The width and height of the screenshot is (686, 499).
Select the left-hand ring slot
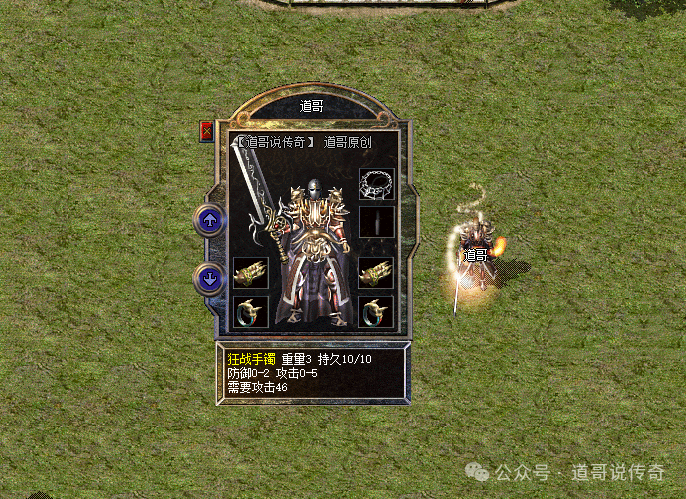(249, 311)
